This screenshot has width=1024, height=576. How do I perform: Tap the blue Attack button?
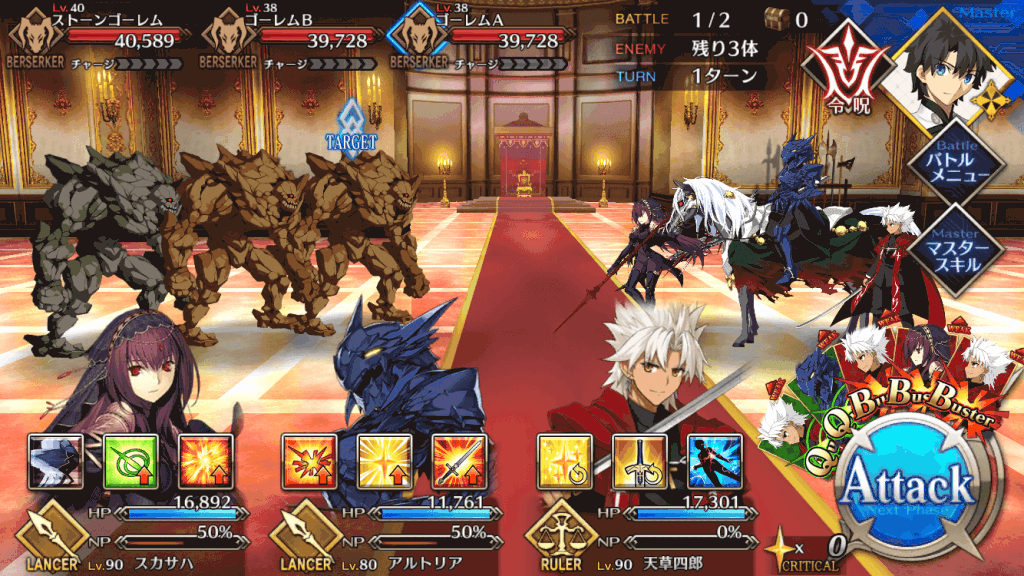(907, 487)
